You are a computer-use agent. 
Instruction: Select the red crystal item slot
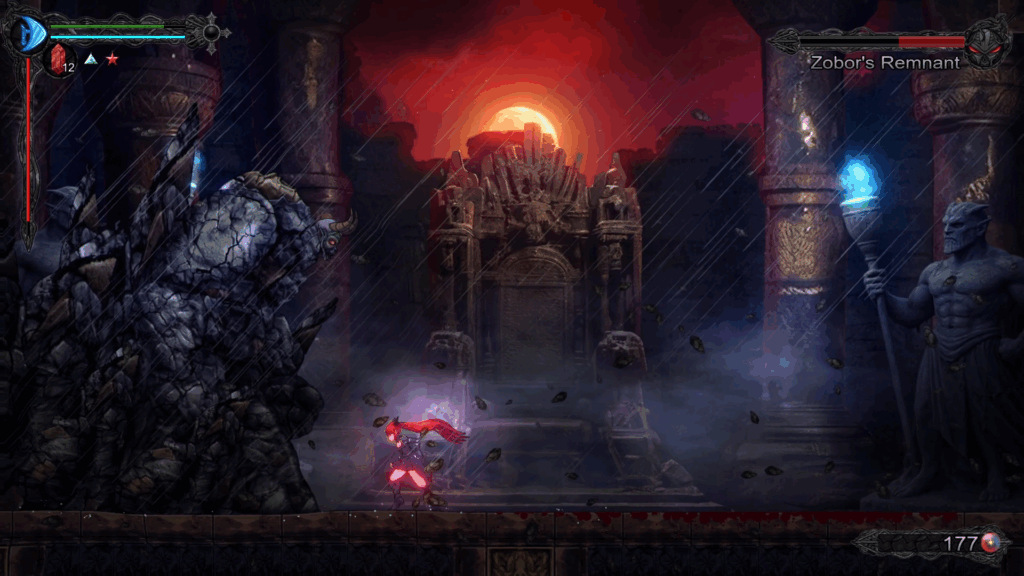coord(58,59)
